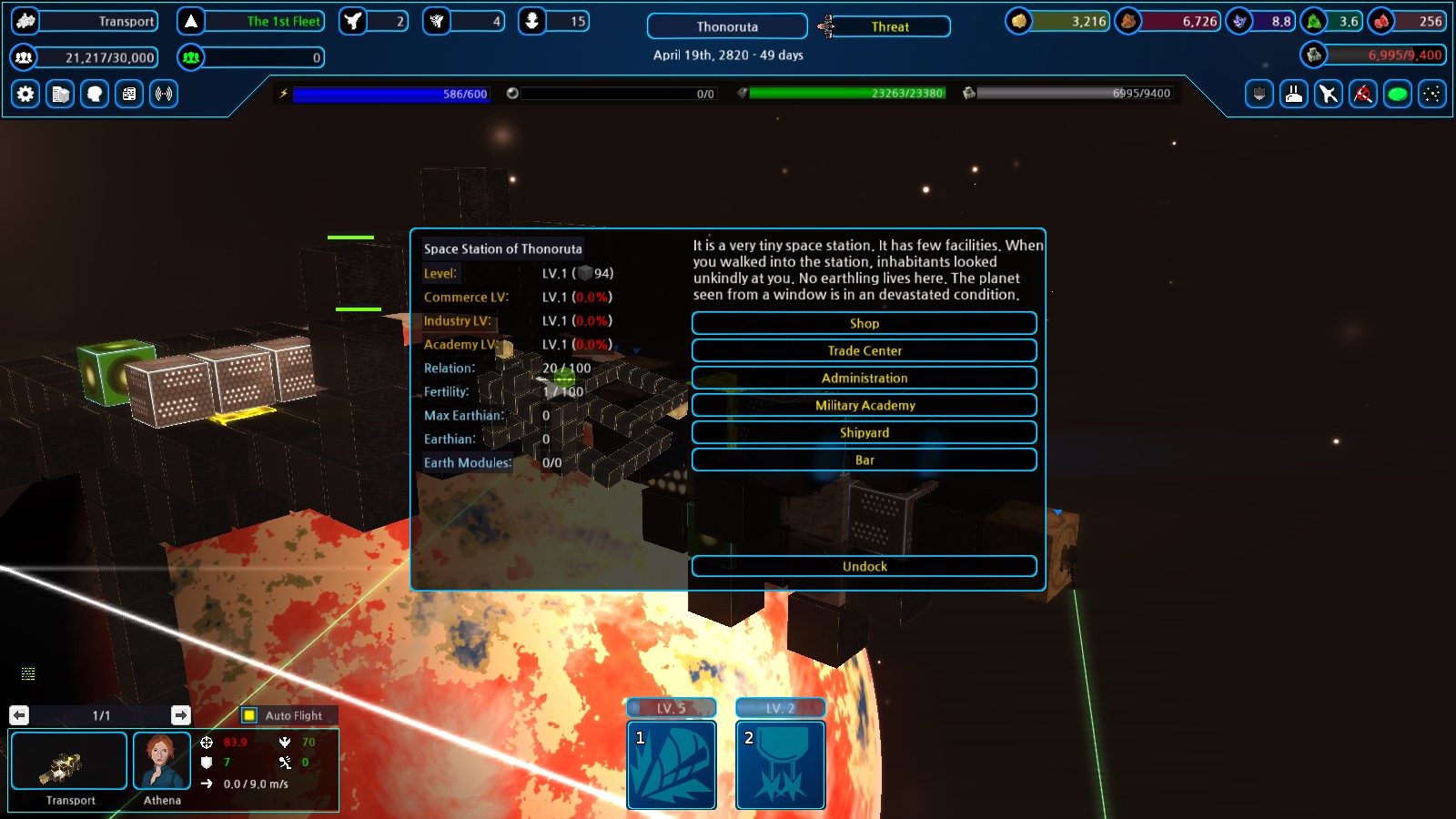Enter the station Shipyard
Viewport: 1456px width, 819px height.
click(x=864, y=432)
